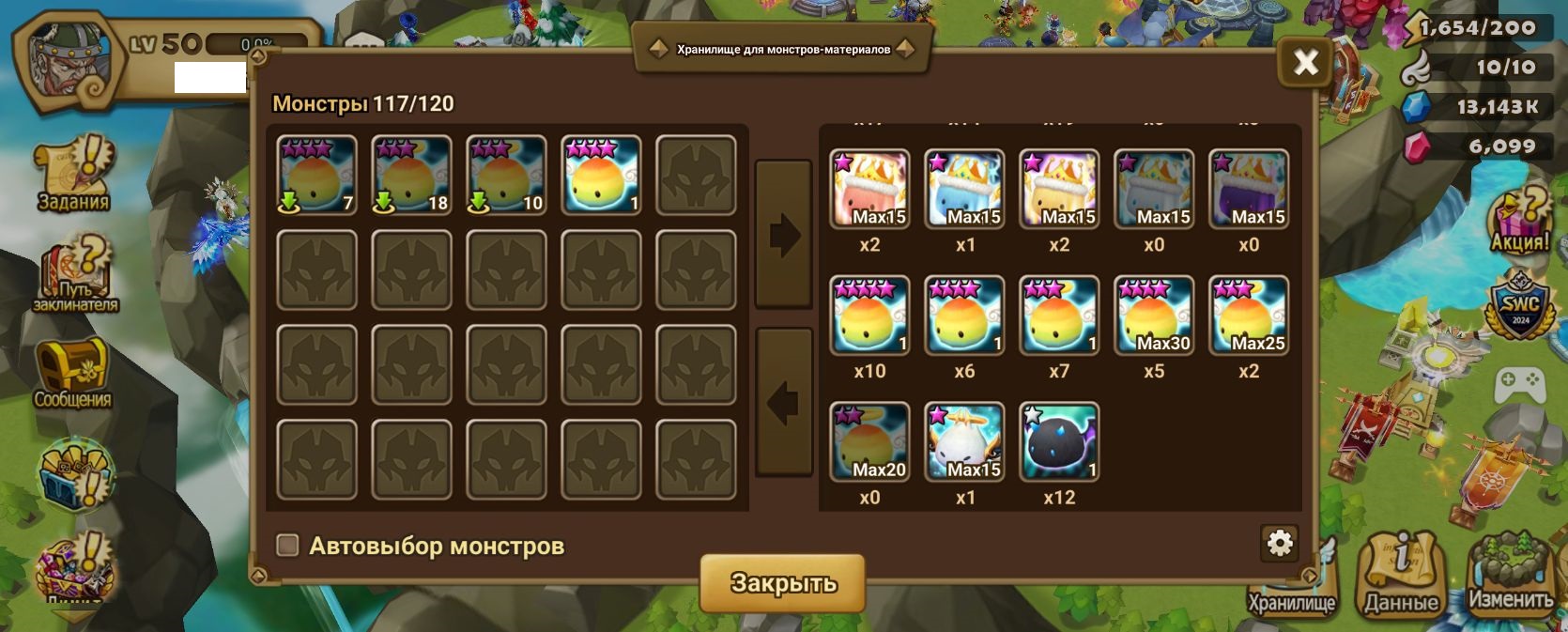Pick the four-star Angelmon with count 1

pyautogui.click(x=601, y=176)
